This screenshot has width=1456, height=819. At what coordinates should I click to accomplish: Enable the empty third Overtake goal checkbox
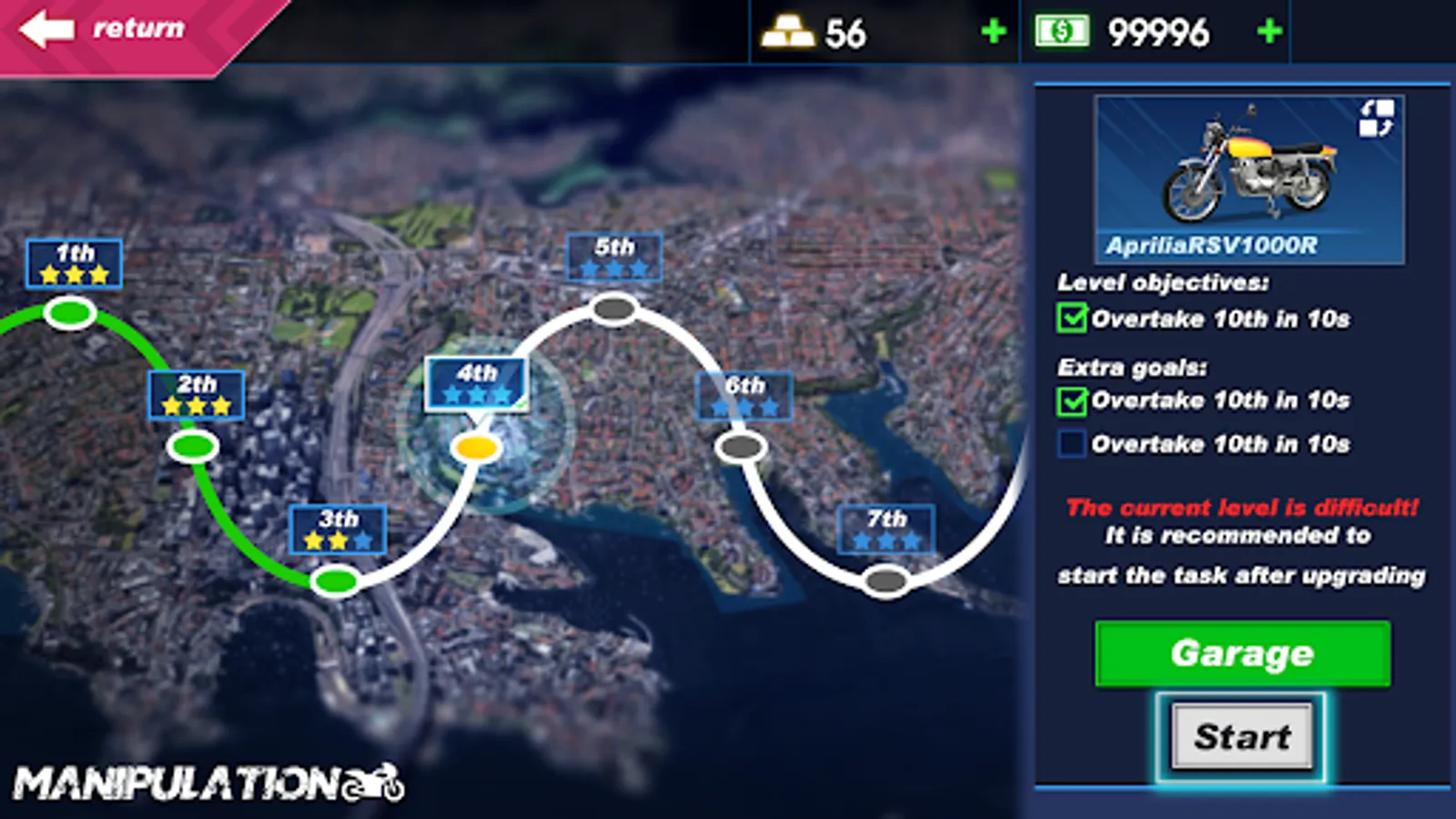1073,444
